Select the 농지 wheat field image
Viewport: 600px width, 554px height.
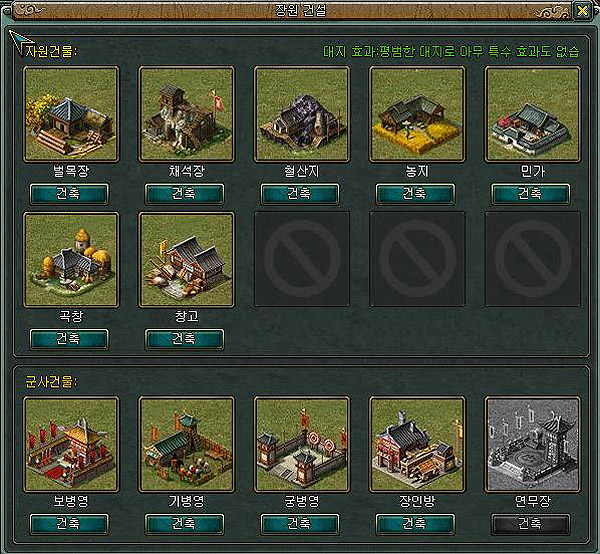(416, 114)
